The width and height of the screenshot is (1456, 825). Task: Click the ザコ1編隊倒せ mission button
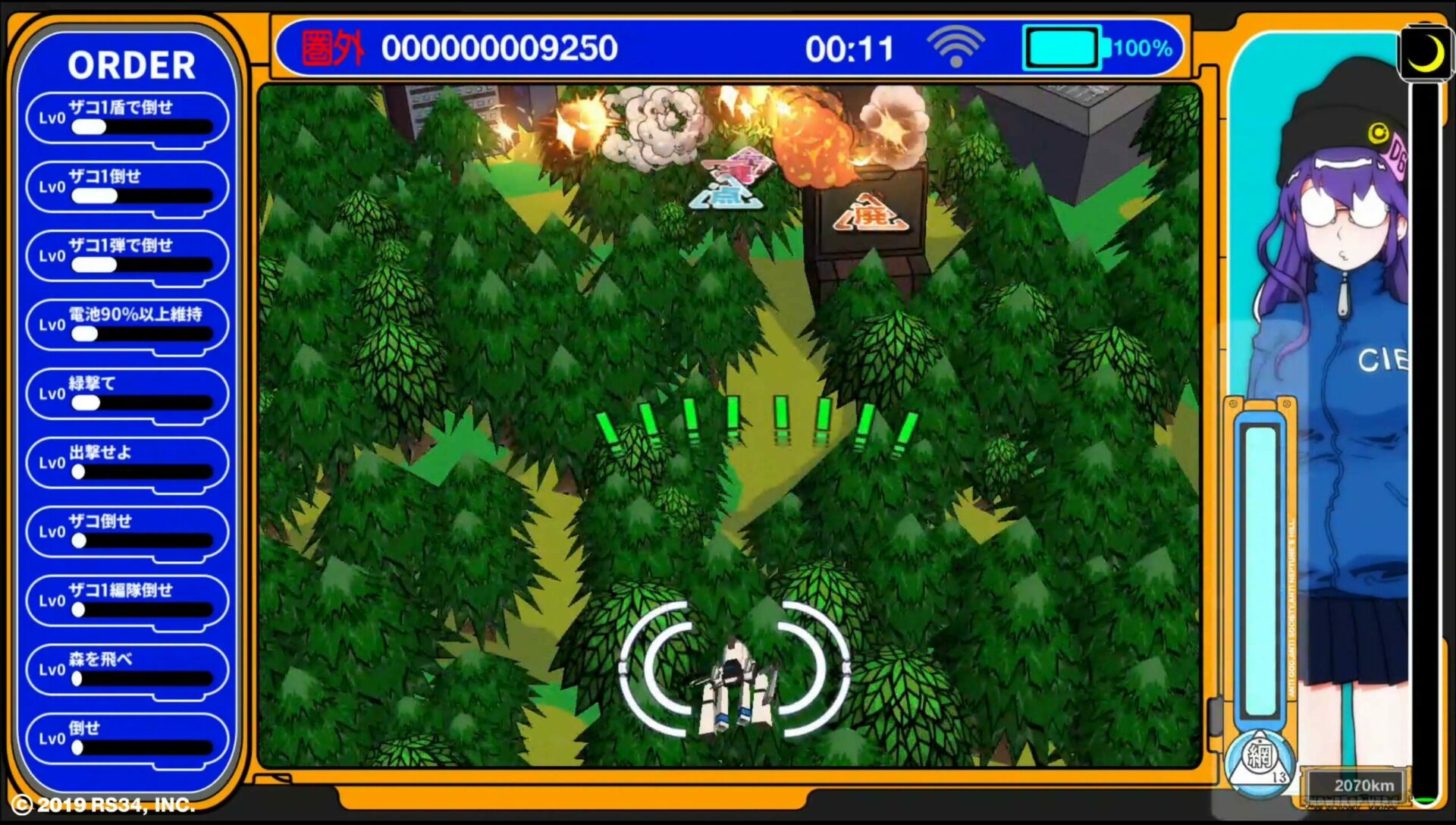[126, 601]
